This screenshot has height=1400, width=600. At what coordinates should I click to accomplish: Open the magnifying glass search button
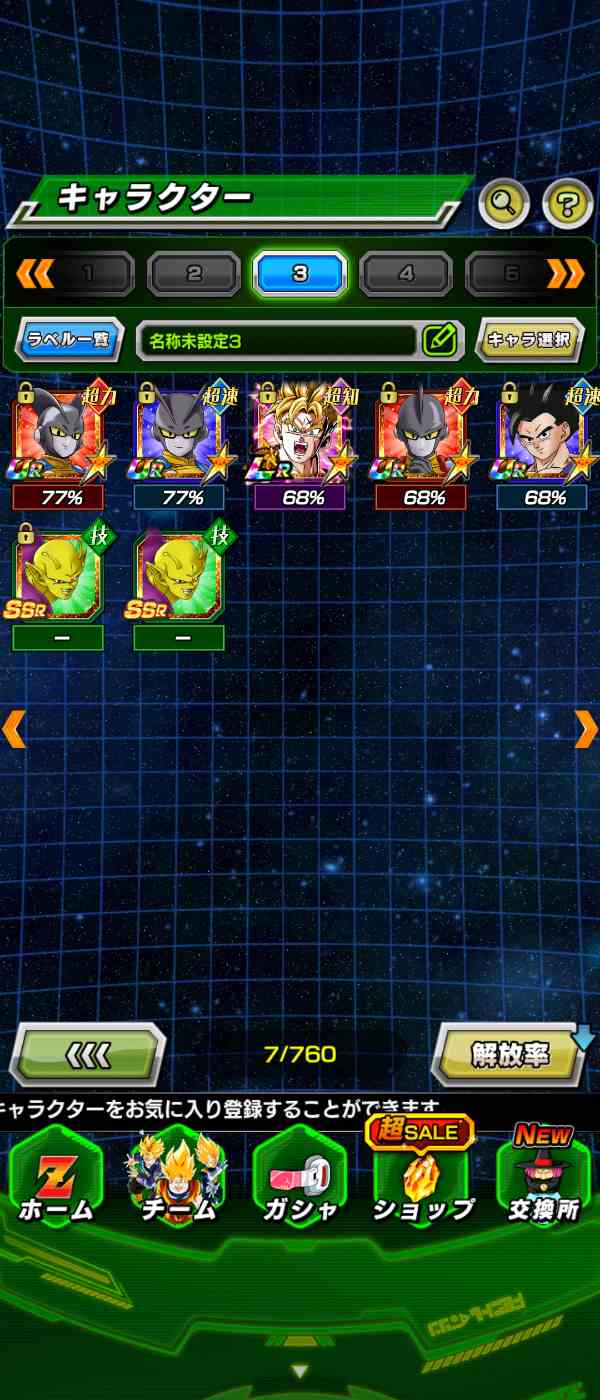504,204
